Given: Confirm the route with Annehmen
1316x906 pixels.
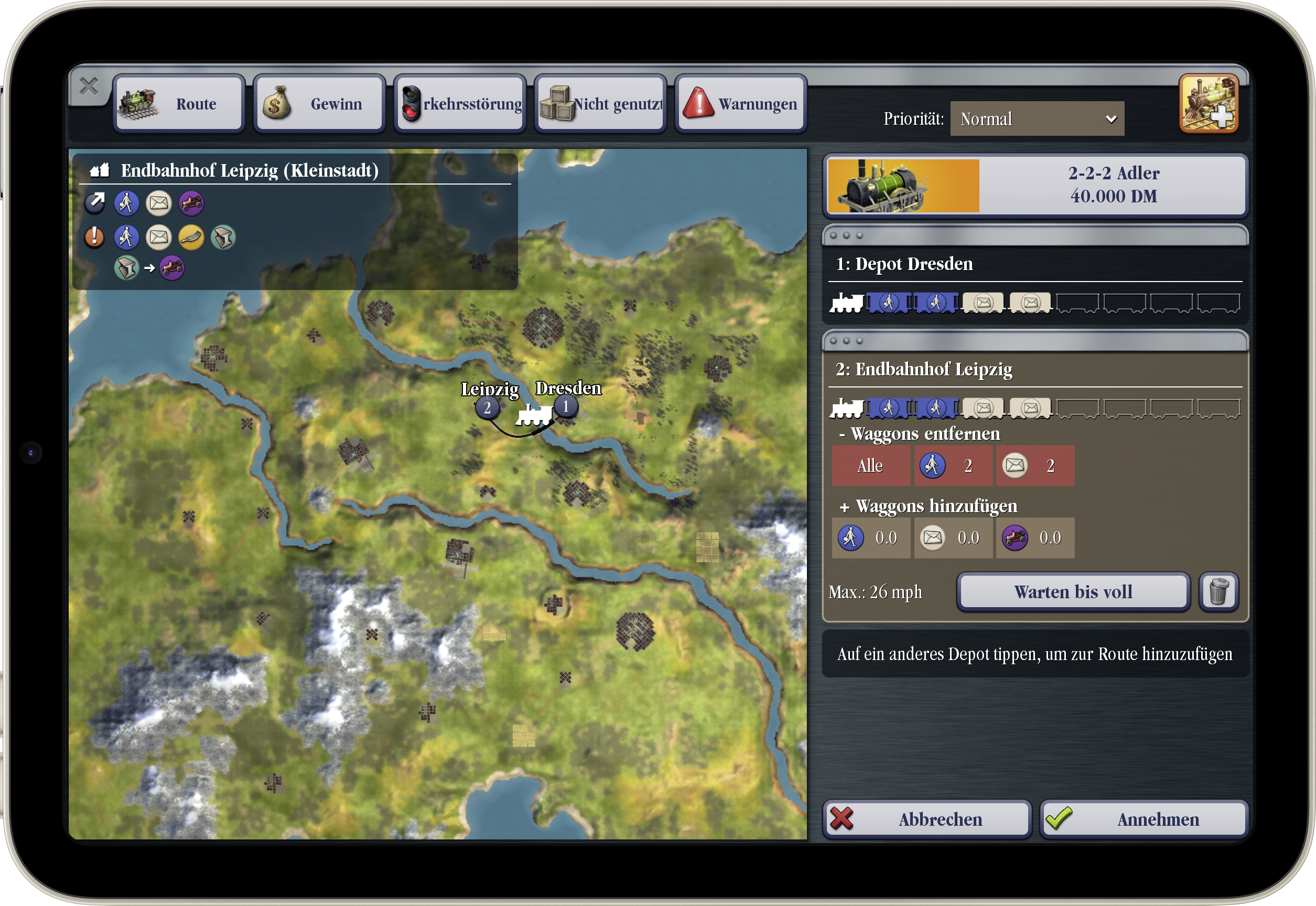Looking at the screenshot, I should click(1144, 819).
